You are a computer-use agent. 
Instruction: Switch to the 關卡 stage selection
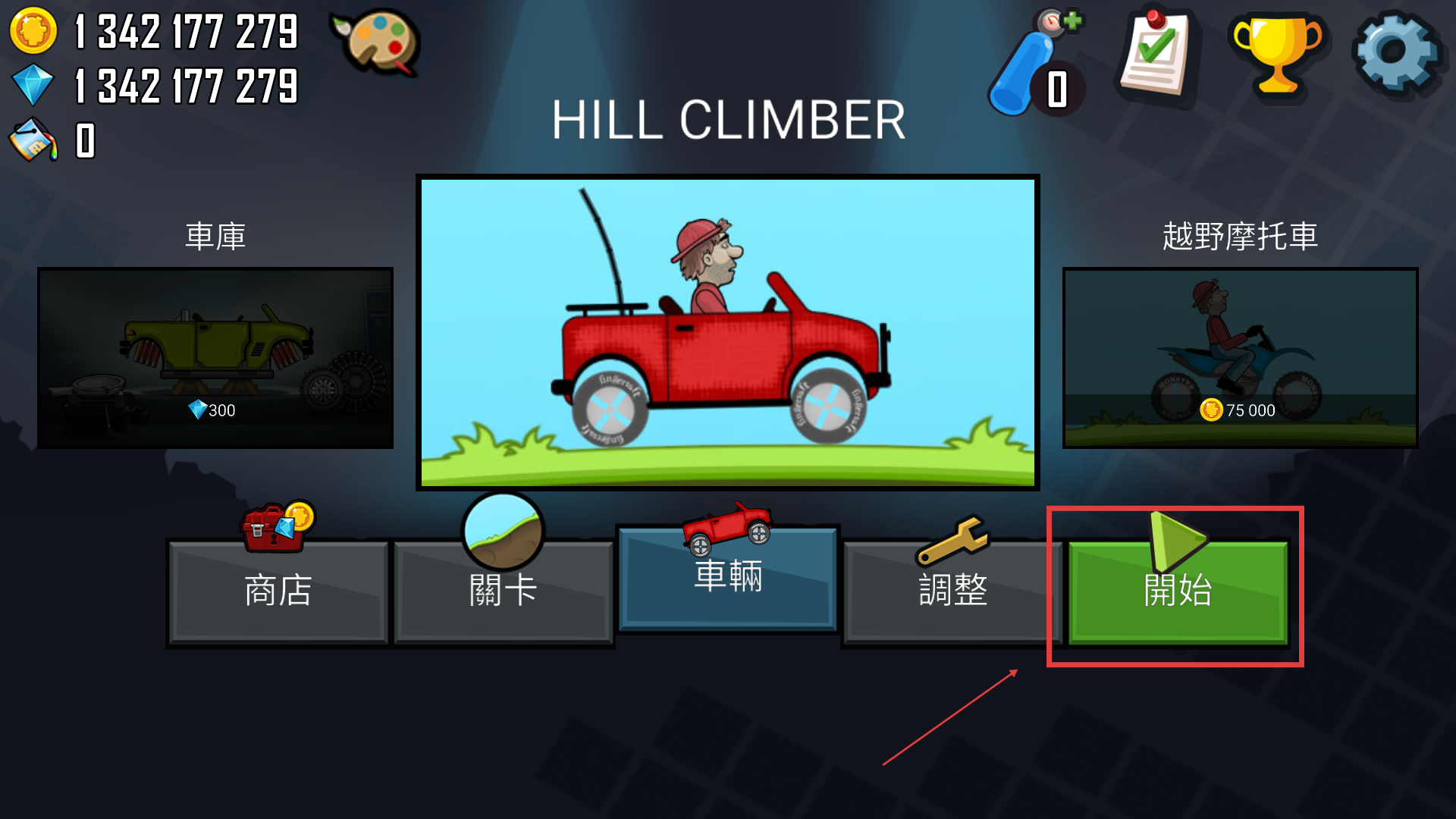tap(503, 591)
